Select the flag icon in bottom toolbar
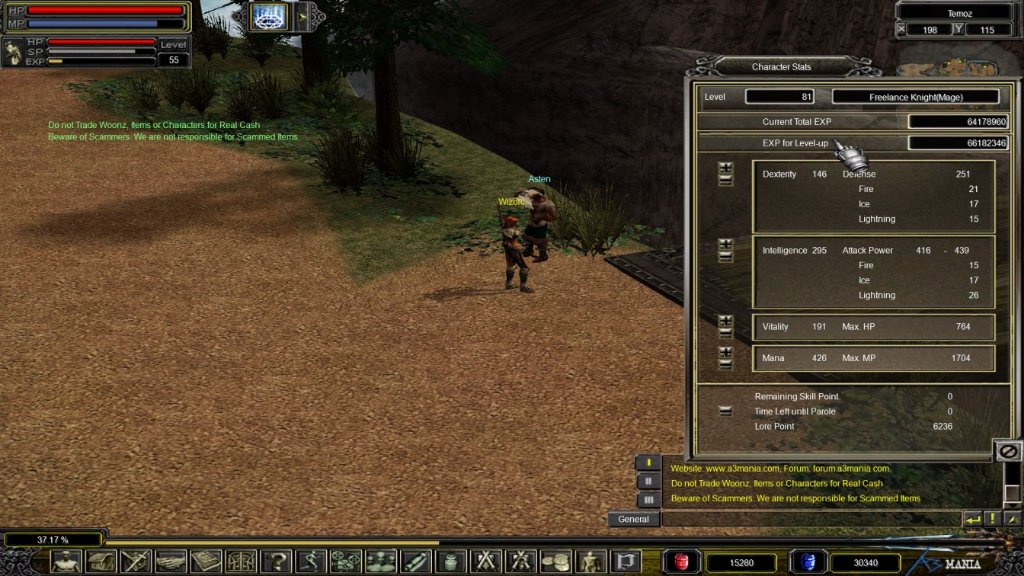The width and height of the screenshot is (1024, 576). pos(626,562)
